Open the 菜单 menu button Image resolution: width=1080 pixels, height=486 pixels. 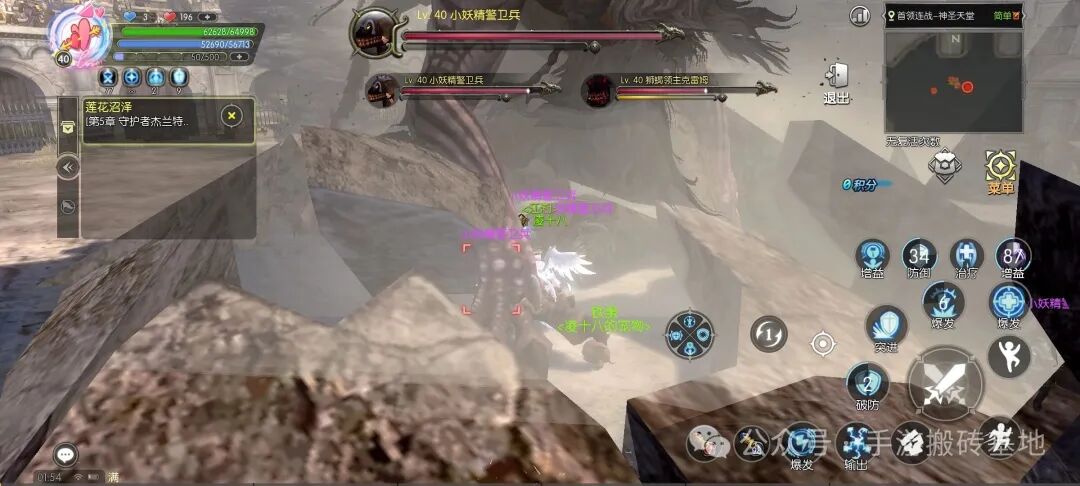click(x=1000, y=168)
